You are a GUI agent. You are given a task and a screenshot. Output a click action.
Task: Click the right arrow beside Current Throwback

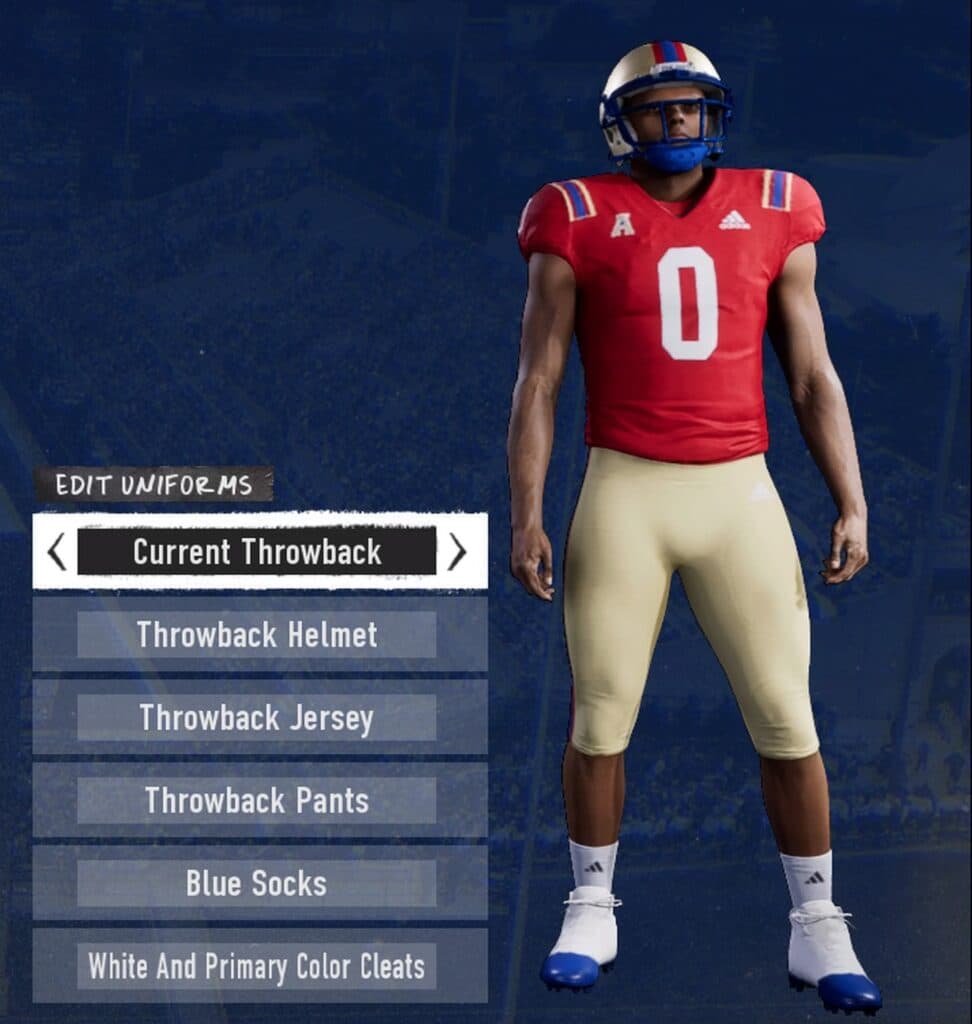click(457, 551)
